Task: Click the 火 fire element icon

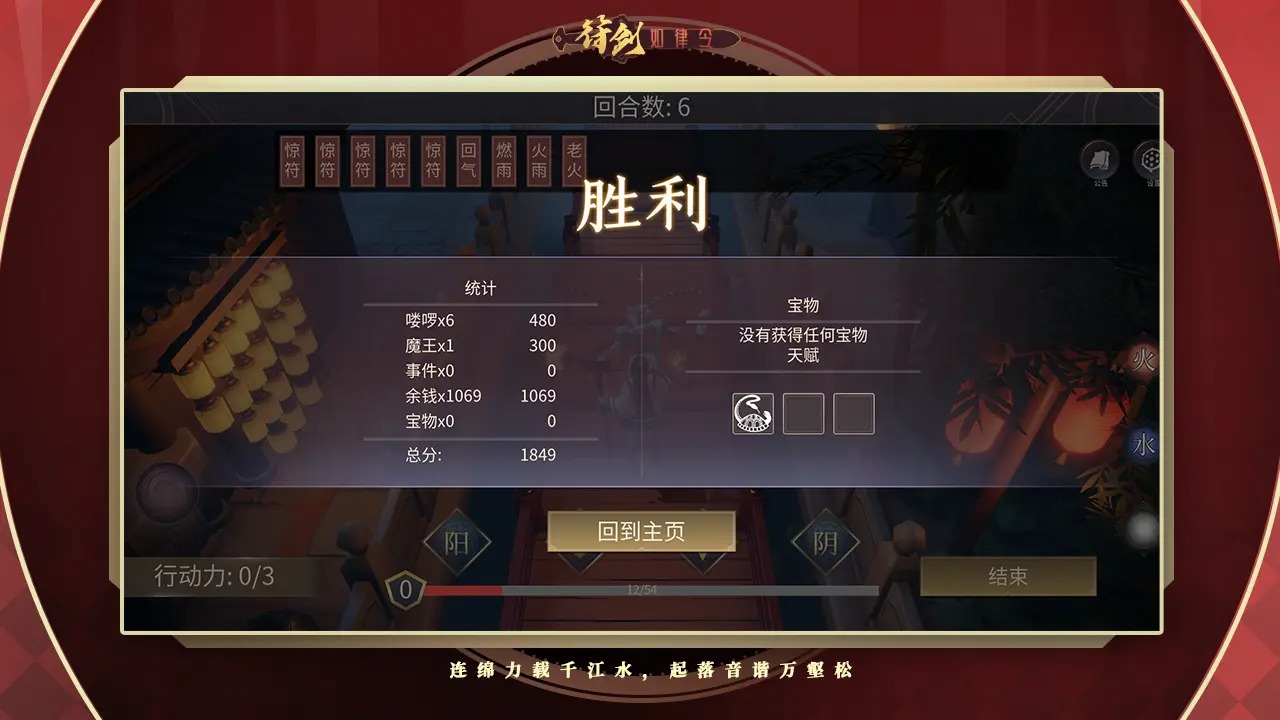Action: click(1146, 360)
